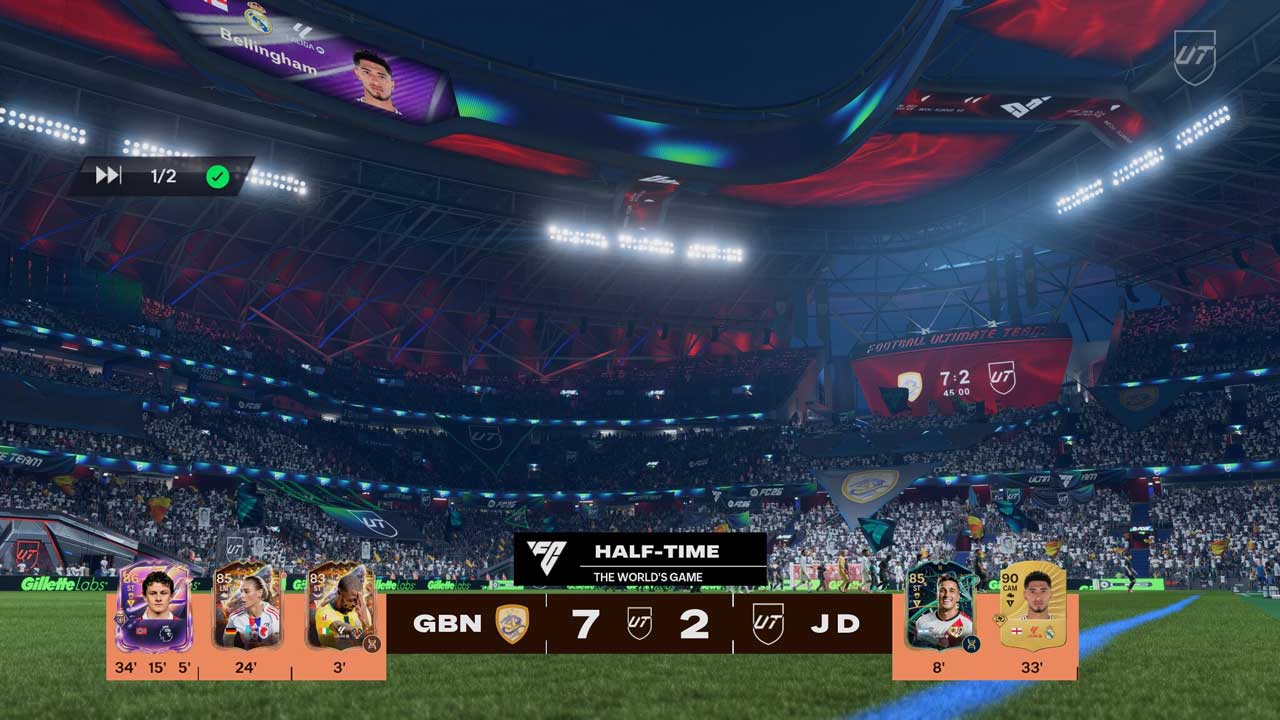Viewport: 1280px width, 720px height.
Task: Pick the 90-rated gold CAM card
Action: tap(1032, 606)
